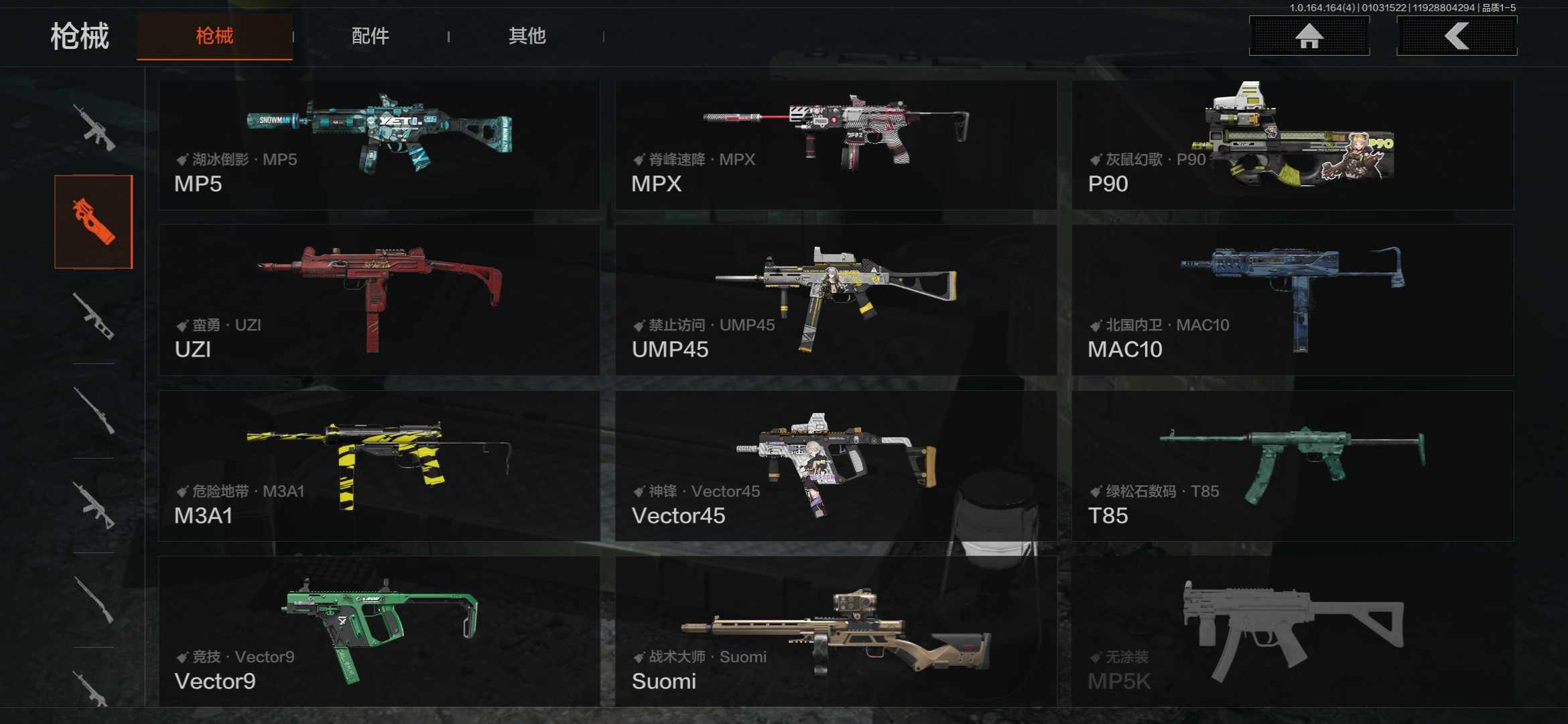Screen dimensions: 1568x724
Task: Select the greyed-out MP5K card
Action: (1292, 631)
